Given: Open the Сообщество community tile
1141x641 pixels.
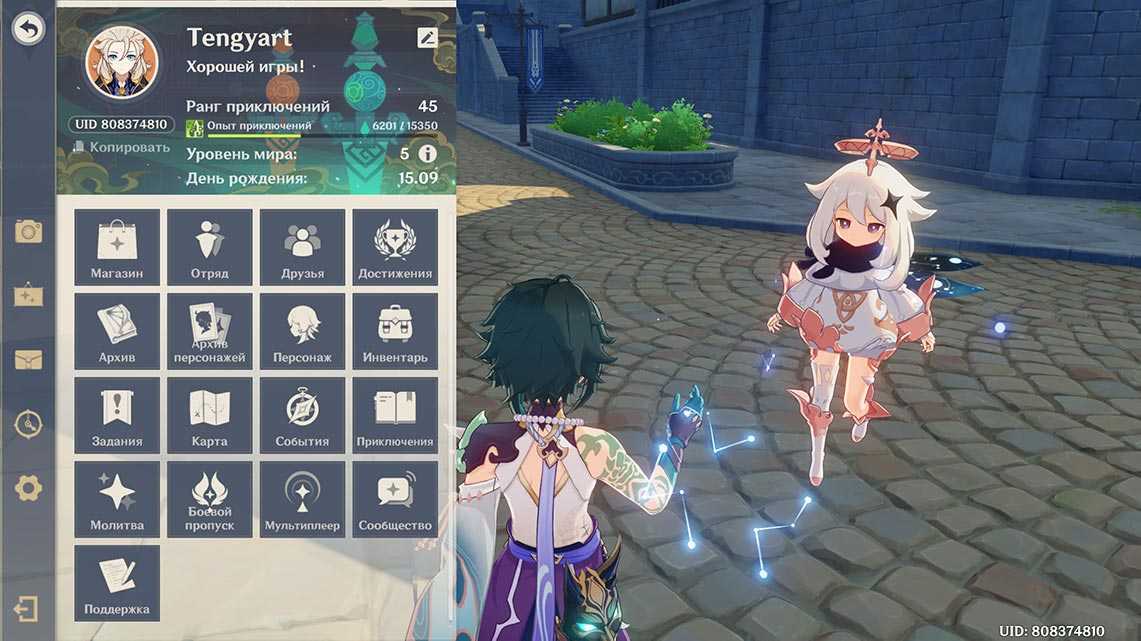Looking at the screenshot, I should 395,499.
